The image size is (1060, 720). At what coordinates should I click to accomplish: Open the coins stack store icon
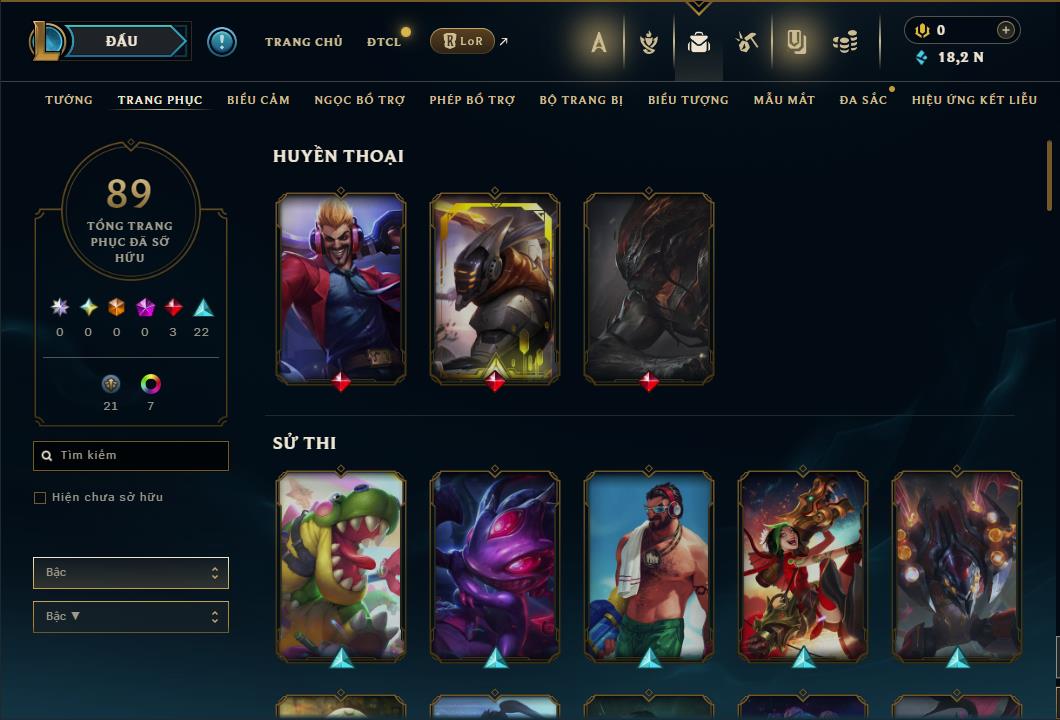845,42
